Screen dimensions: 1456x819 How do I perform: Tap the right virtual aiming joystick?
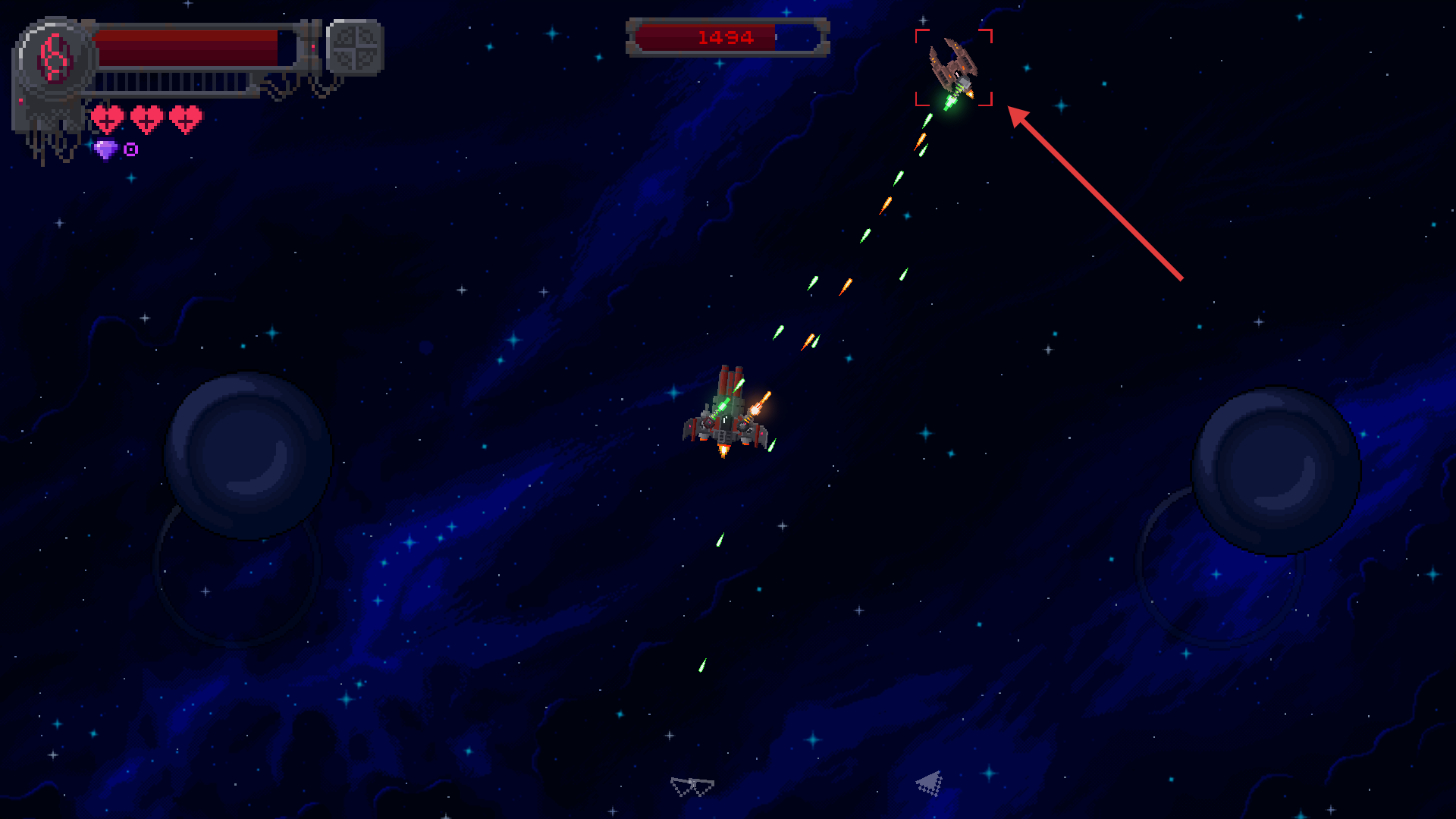1276,471
